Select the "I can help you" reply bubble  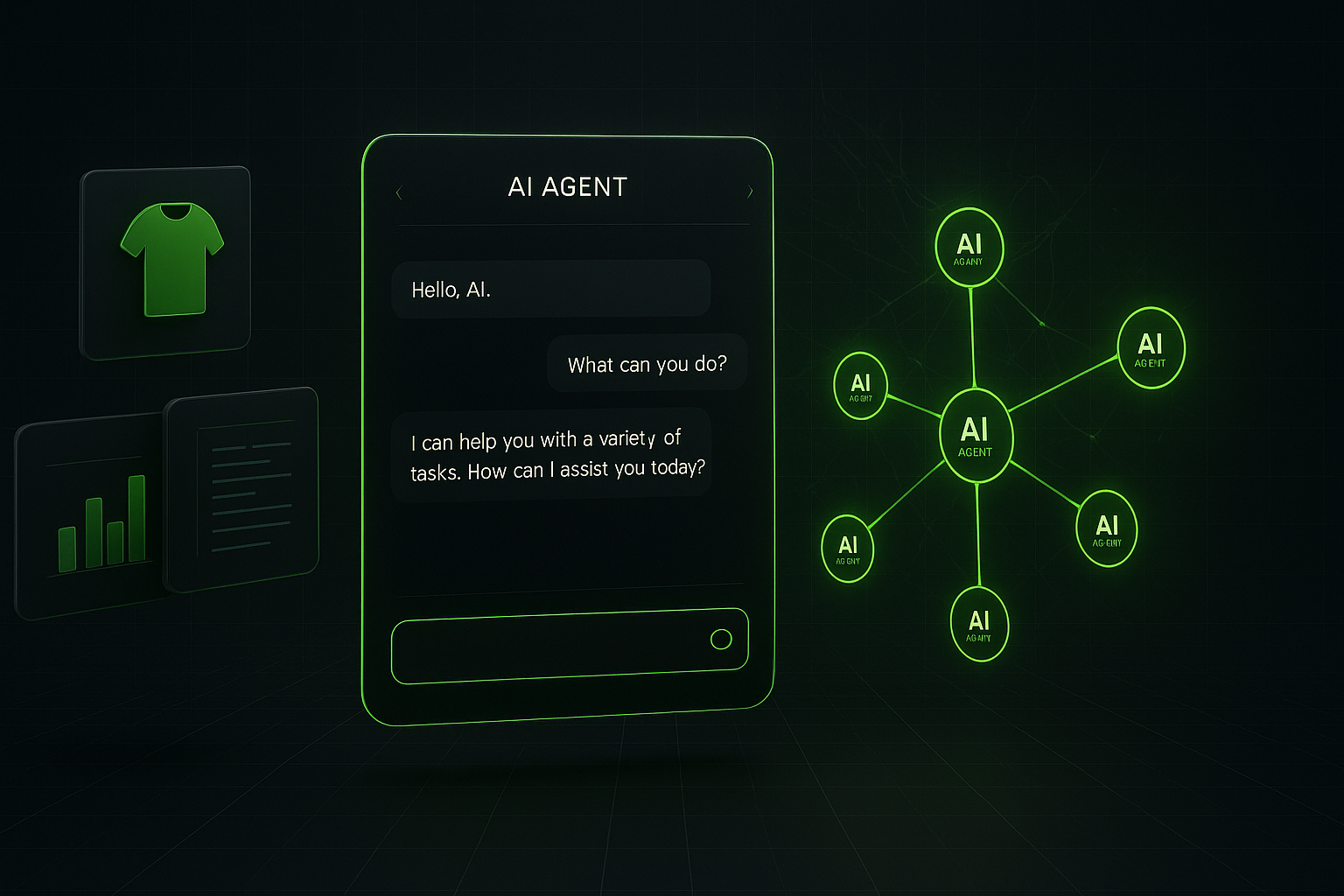(551, 455)
